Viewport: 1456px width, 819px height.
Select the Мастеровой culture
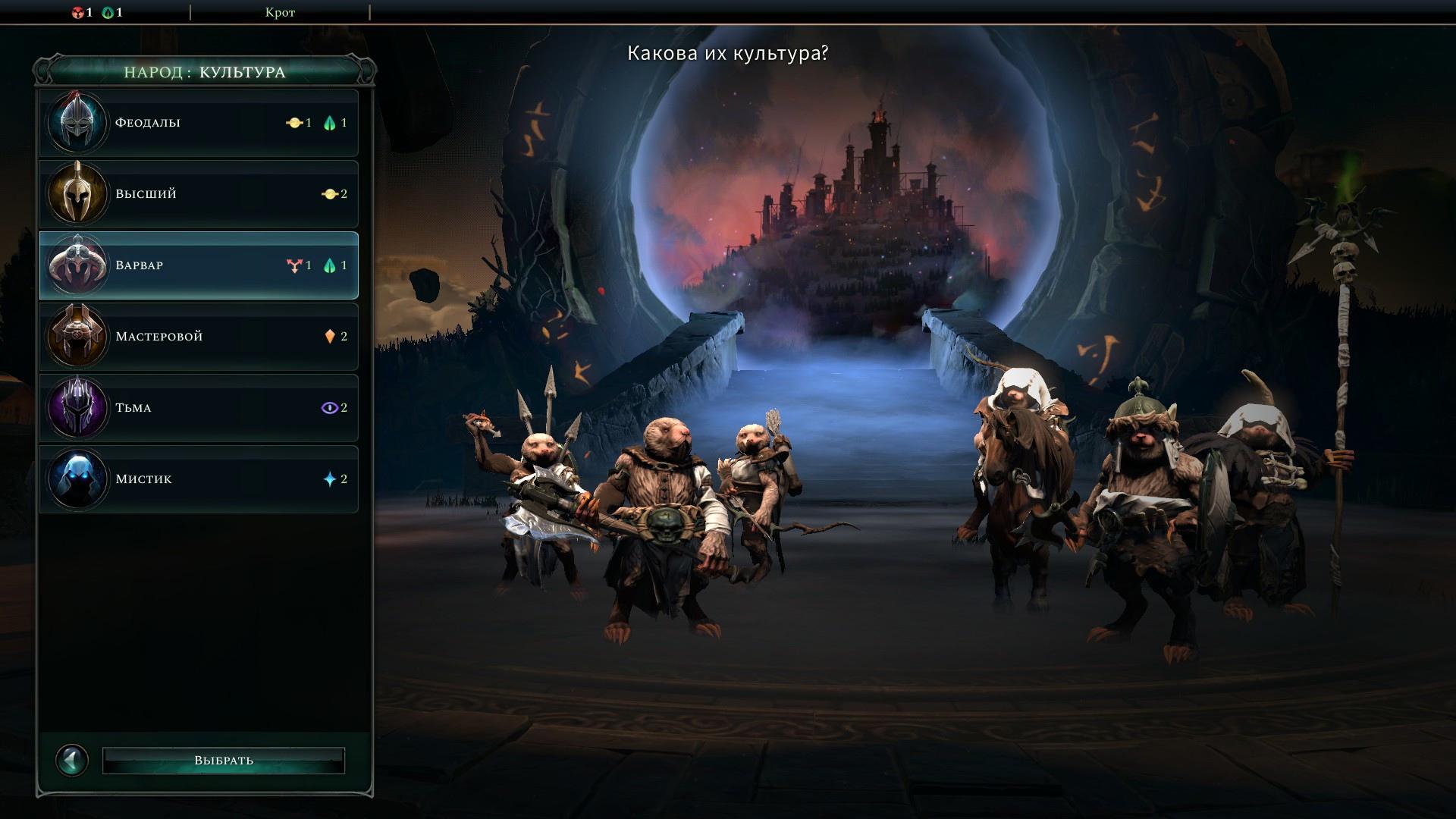(x=199, y=337)
